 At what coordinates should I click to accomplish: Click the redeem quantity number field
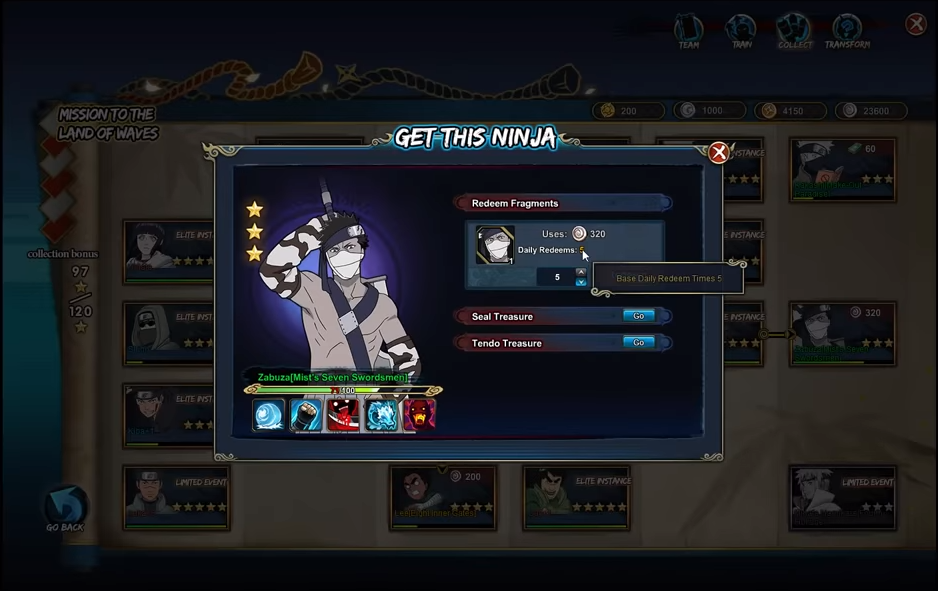pos(556,277)
